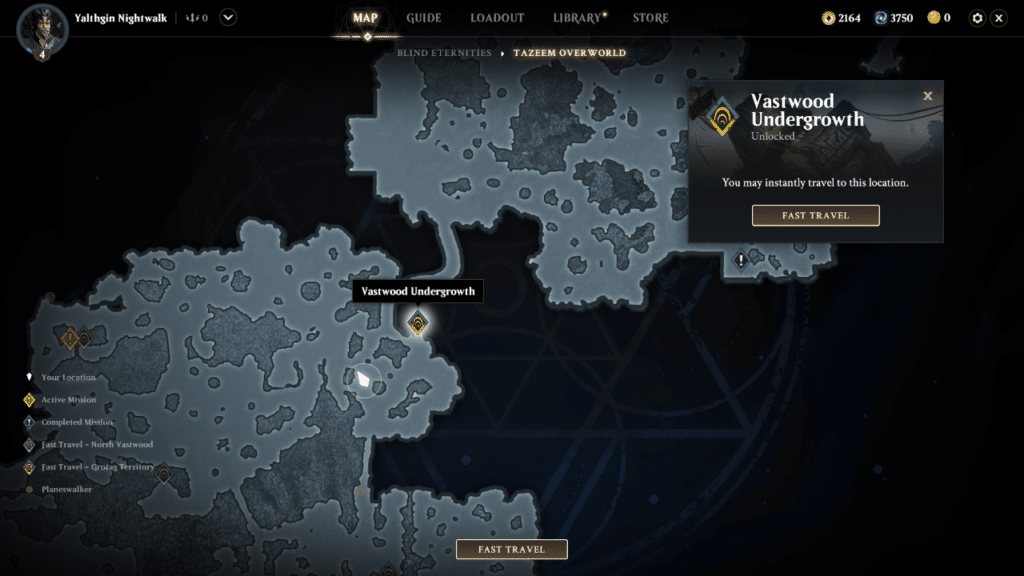Click the Fast Travel button outside the popup
Viewport: 1024px width, 576px height.
511,549
